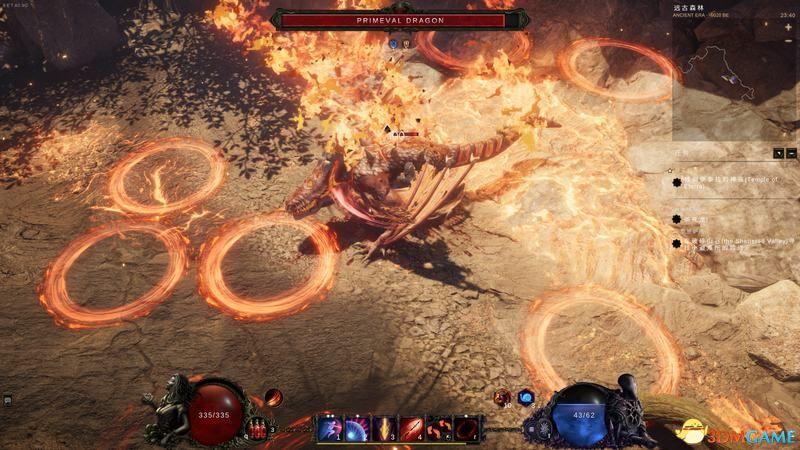Cast the blue burst skill in slot 2
The height and width of the screenshot is (450, 800).
click(x=357, y=429)
